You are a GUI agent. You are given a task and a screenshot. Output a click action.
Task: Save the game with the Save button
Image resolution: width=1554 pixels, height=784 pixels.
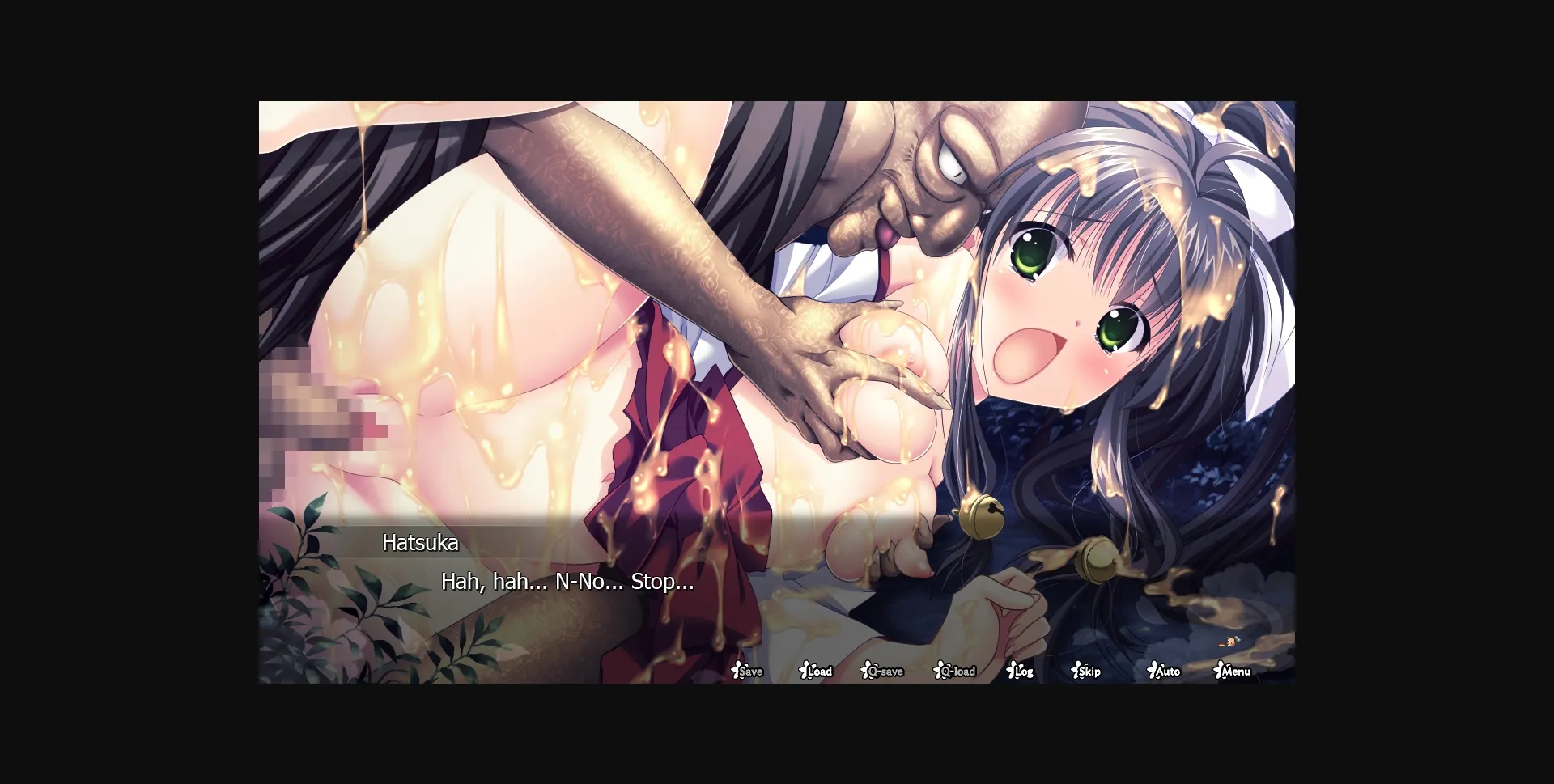[x=751, y=672]
